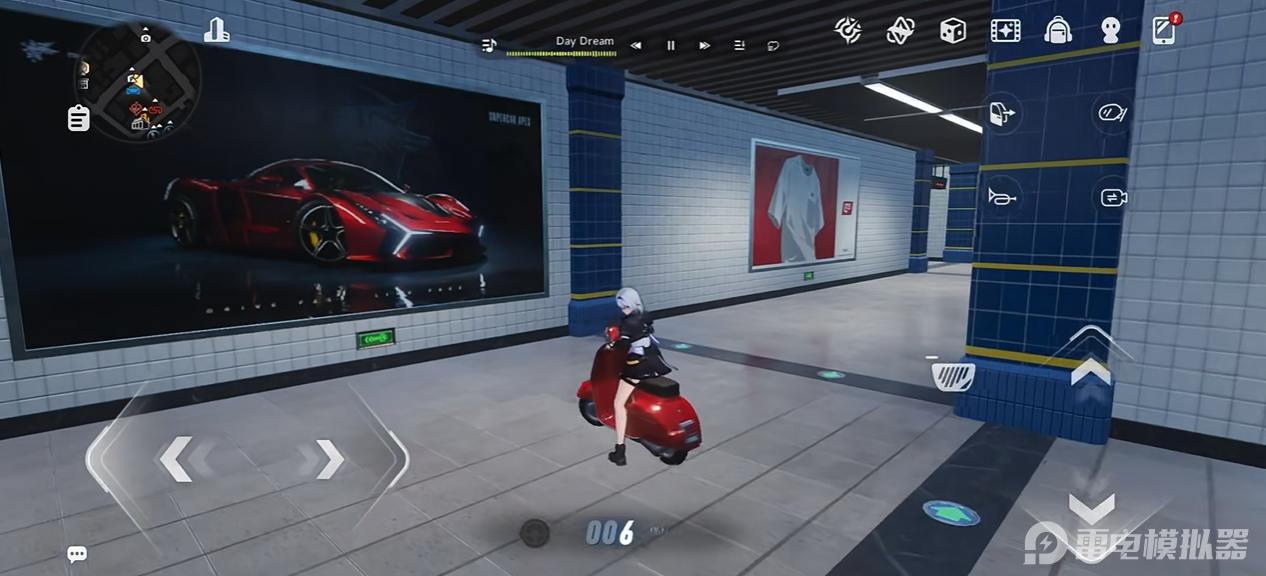Screen dimensions: 1266x576
Task: Open the clipboard quest log icon
Action: pyautogui.click(x=78, y=118)
